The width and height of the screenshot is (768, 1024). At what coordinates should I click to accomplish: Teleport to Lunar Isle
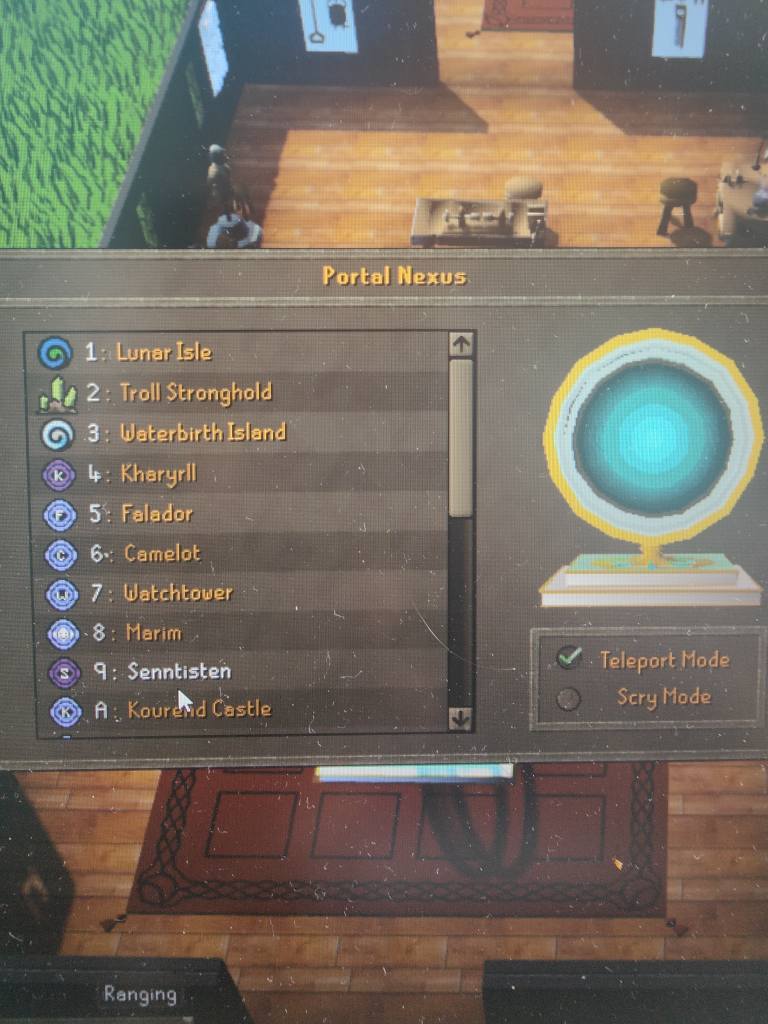[x=164, y=352]
